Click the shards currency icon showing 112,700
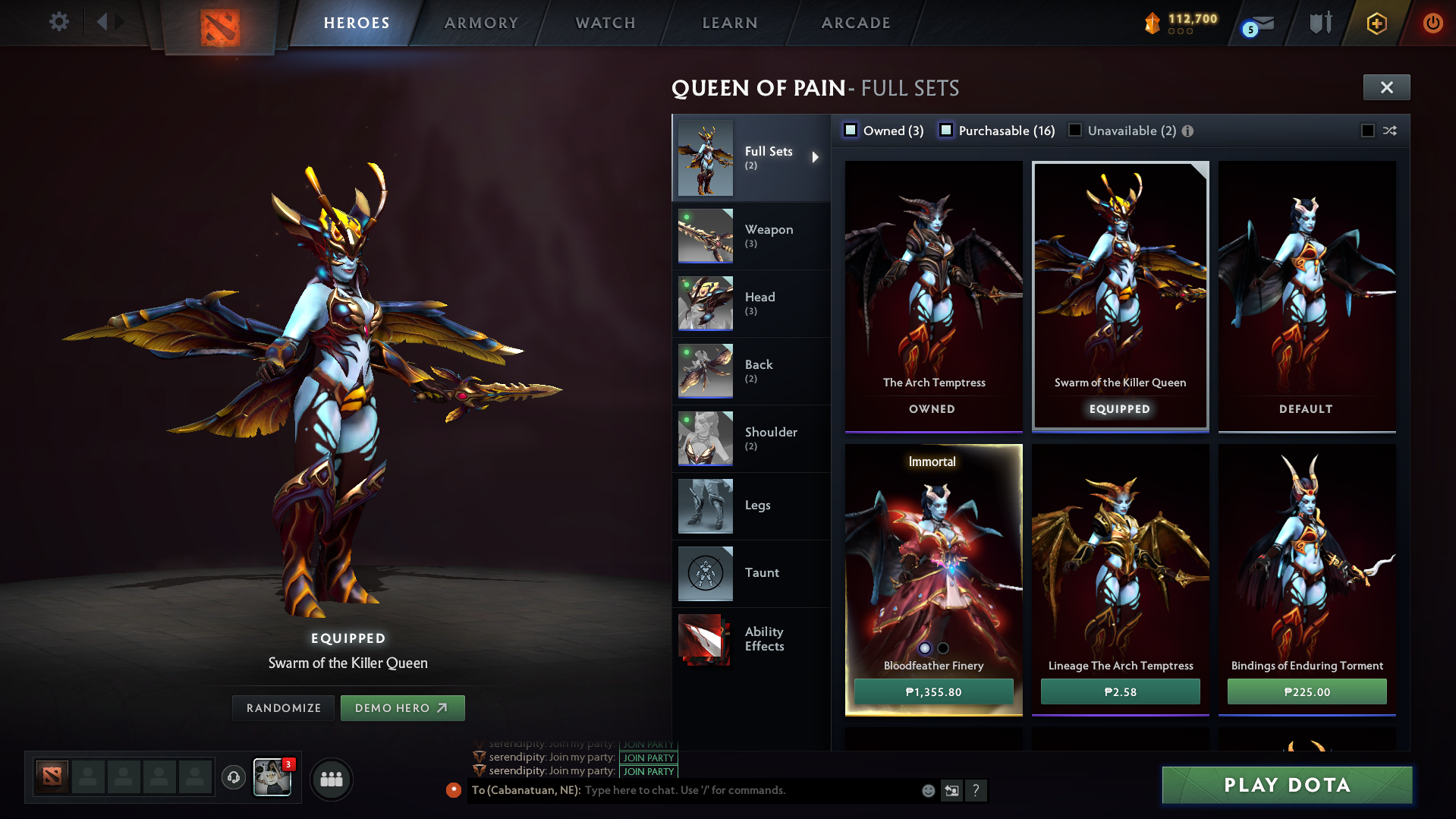Image resolution: width=1456 pixels, height=819 pixels. click(1153, 24)
